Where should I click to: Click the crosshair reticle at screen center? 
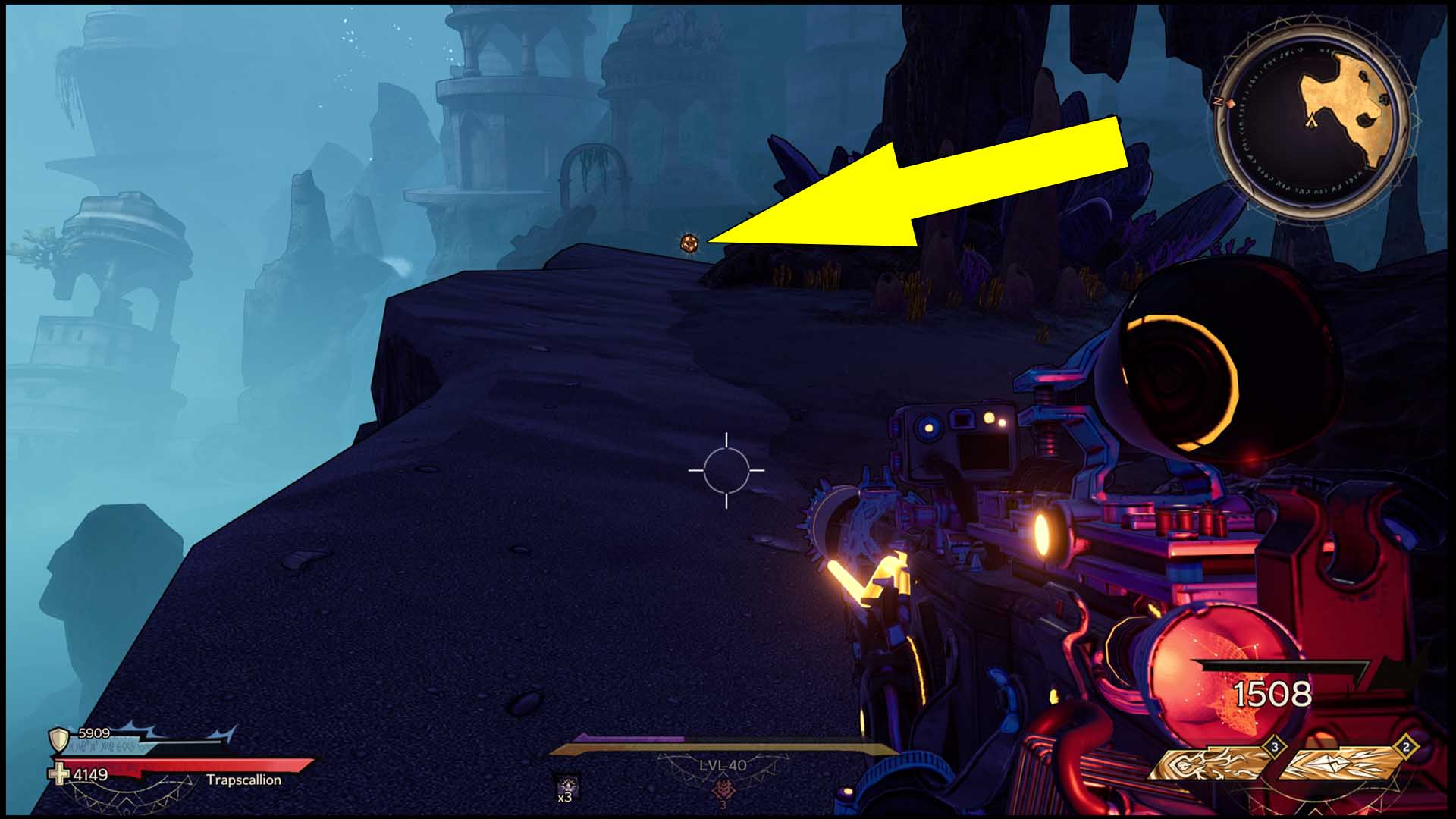click(x=728, y=472)
